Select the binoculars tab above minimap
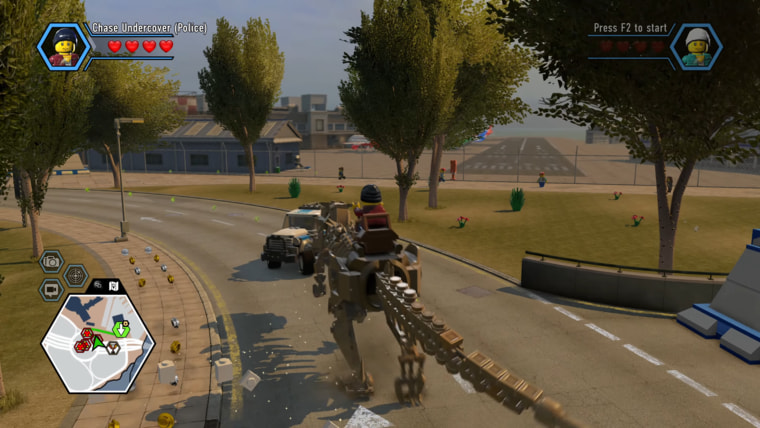Screen dimensions: 760x428 (x=99, y=285)
